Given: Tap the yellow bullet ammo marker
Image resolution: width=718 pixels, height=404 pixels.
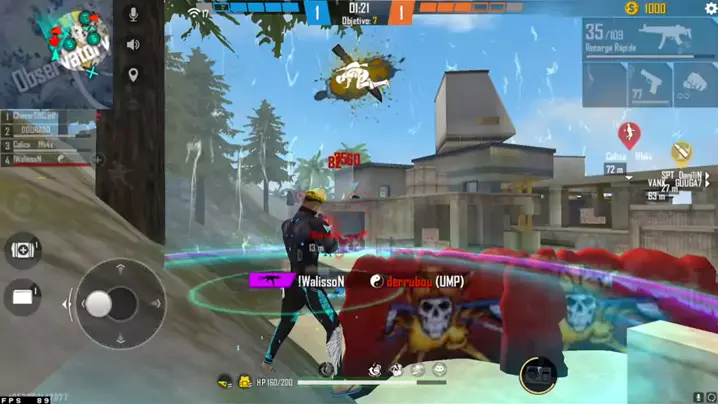Looking at the screenshot, I should point(682,152).
